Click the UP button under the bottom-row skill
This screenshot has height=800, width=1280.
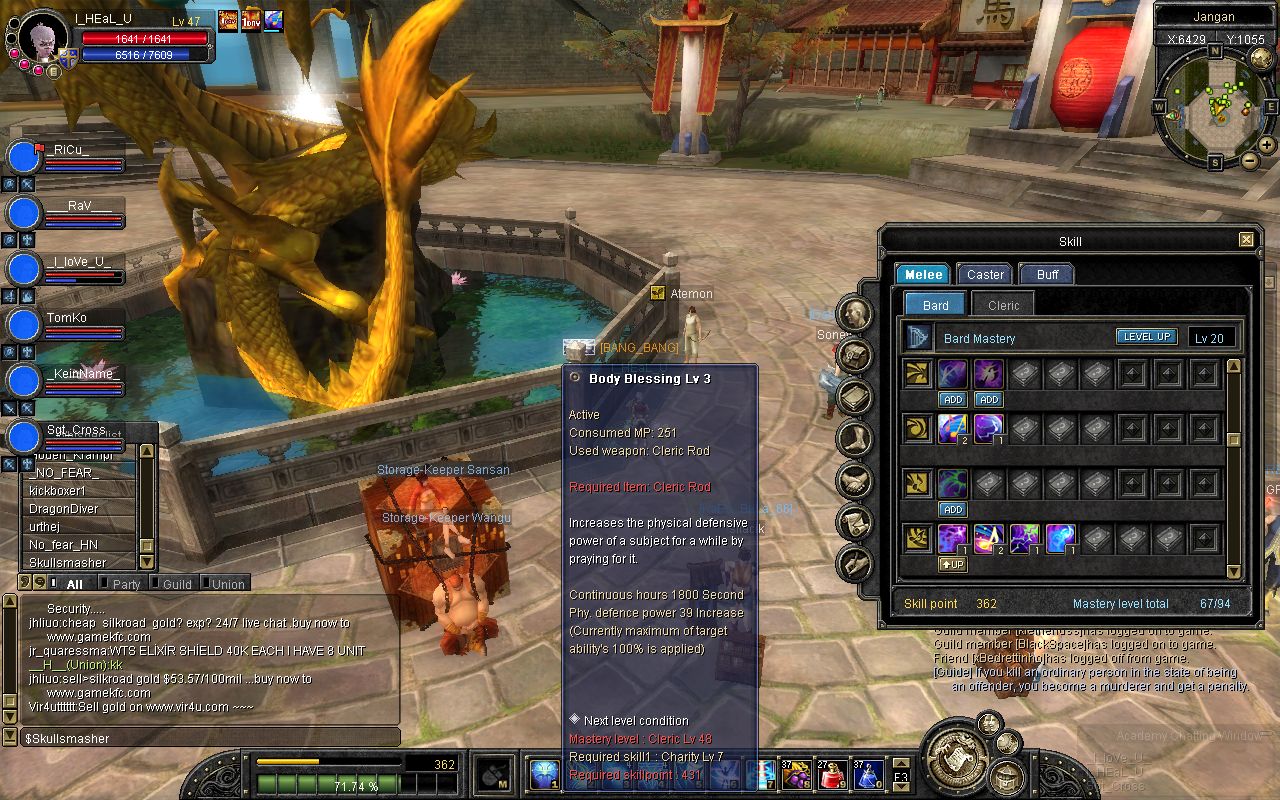click(952, 564)
